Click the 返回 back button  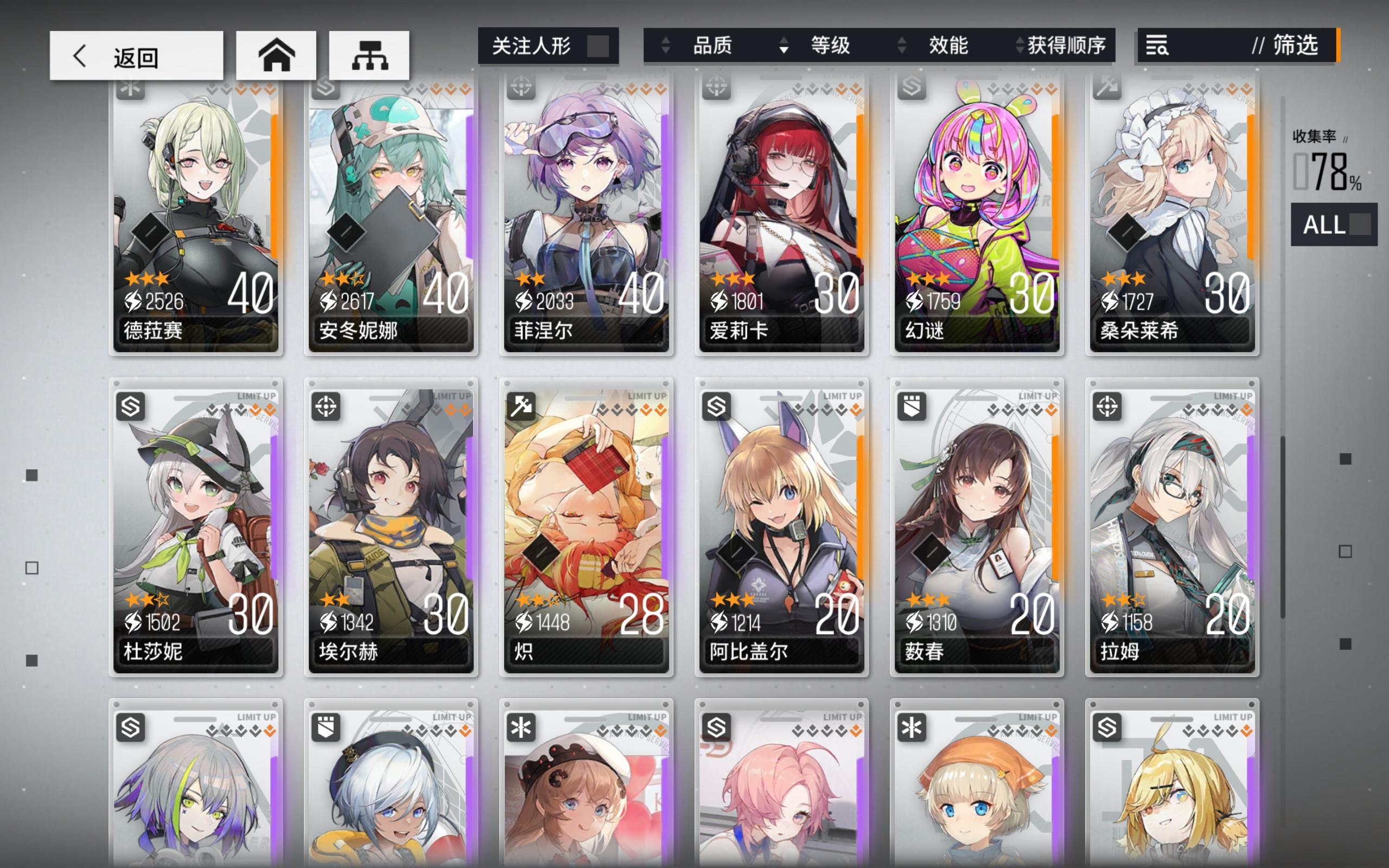pyautogui.click(x=136, y=55)
